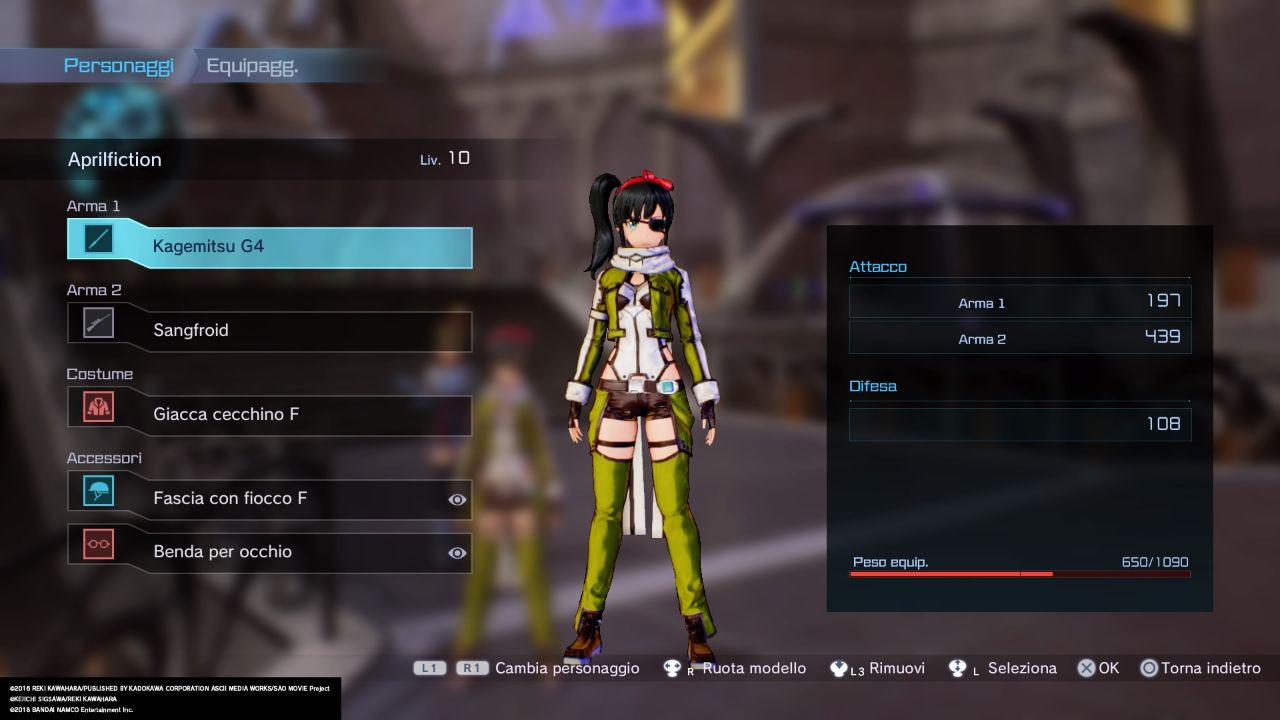The height and width of the screenshot is (720, 1280).
Task: Toggle visibility of Benda per occhio
Action: (x=457, y=553)
